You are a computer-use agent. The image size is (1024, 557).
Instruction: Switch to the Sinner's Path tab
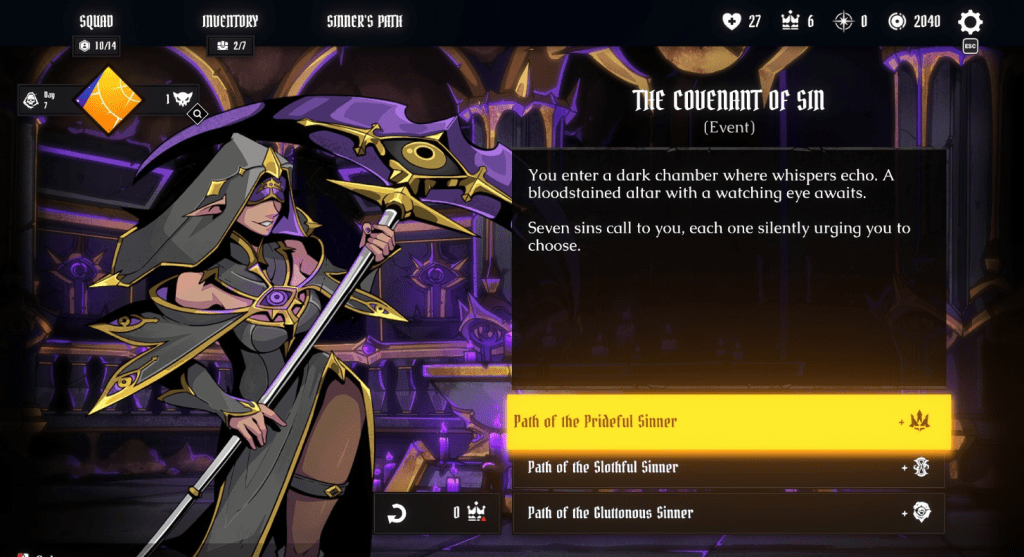point(366,21)
